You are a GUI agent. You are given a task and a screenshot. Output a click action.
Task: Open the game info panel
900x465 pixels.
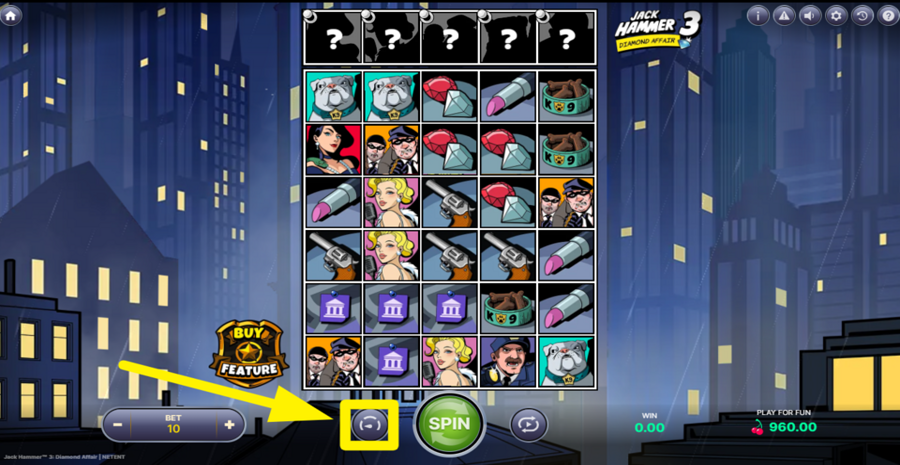coord(758,15)
